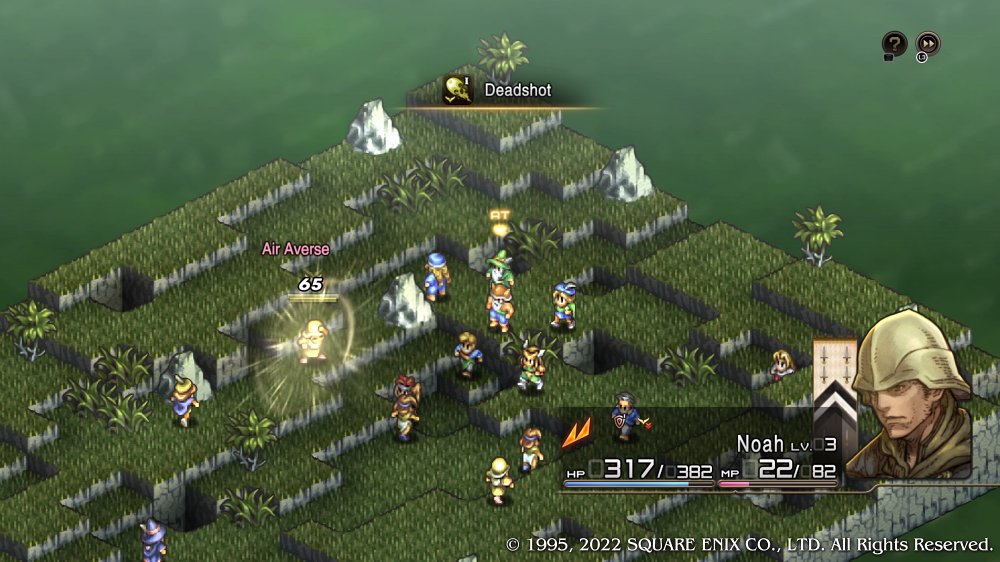Open the help question mark icon
The image size is (1000, 562).
tap(893, 44)
